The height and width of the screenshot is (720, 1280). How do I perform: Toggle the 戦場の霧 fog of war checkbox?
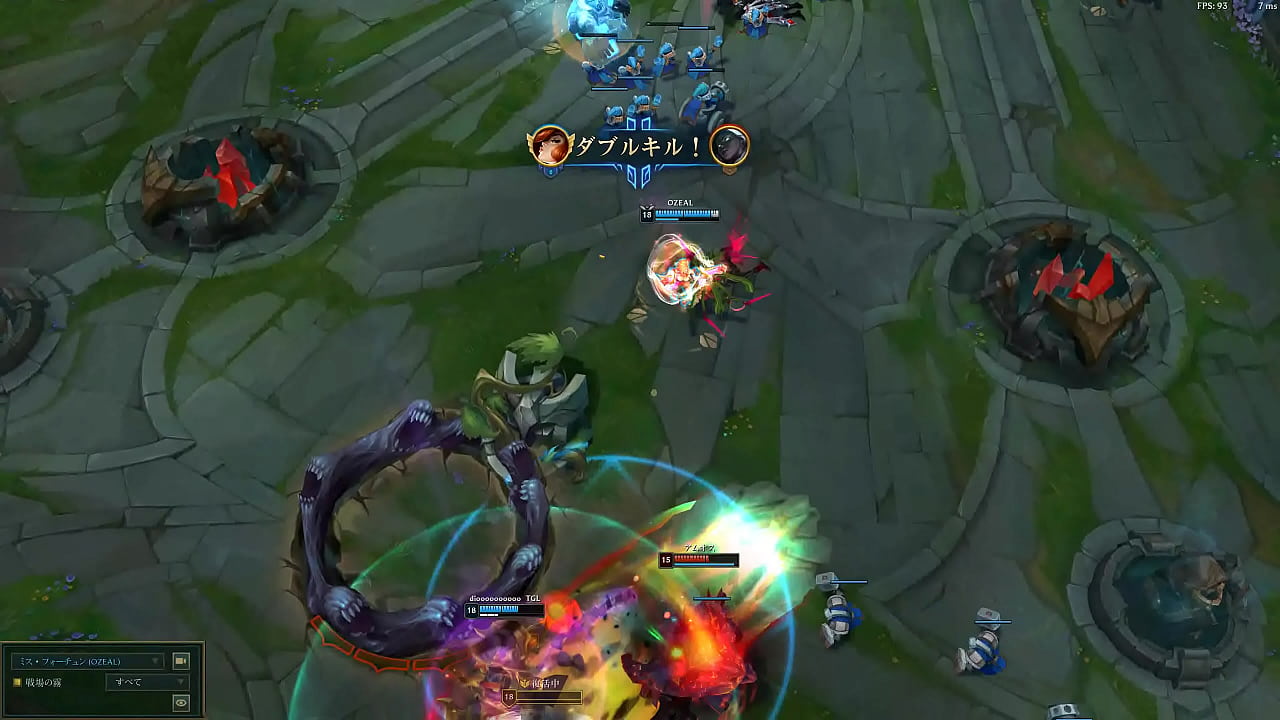pyautogui.click(x=17, y=682)
